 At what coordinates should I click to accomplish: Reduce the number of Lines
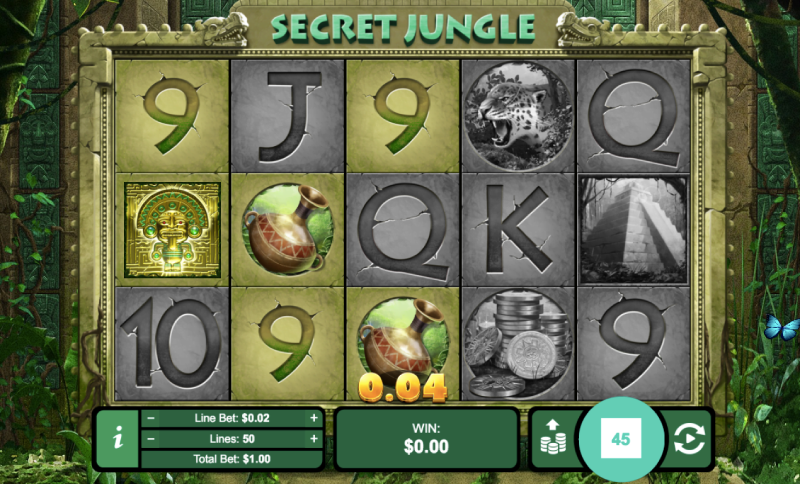151,438
